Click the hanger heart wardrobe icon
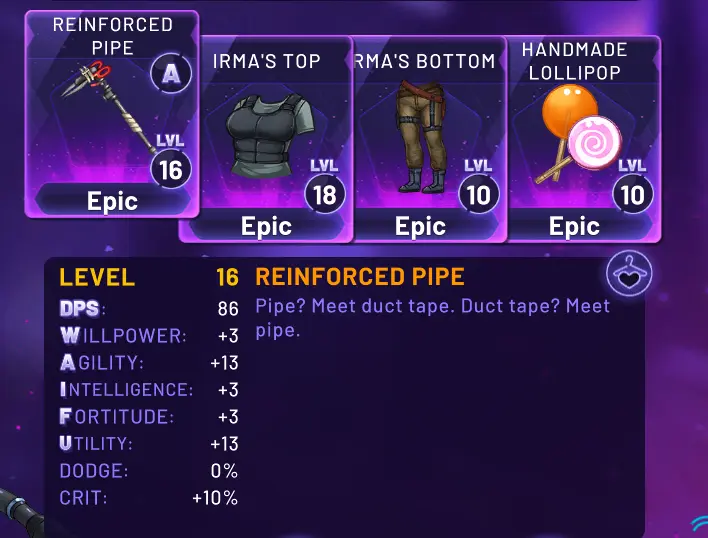This screenshot has width=708, height=538. pyautogui.click(x=630, y=275)
